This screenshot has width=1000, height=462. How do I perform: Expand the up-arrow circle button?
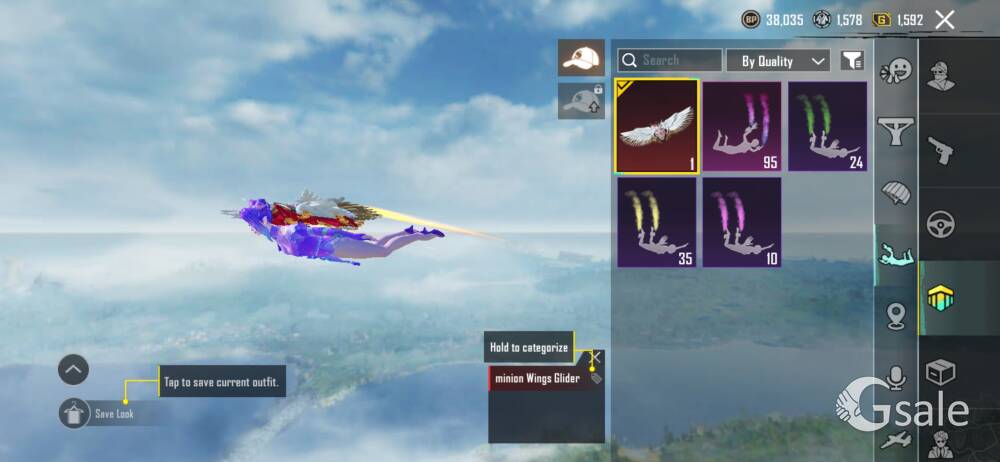[x=73, y=370]
